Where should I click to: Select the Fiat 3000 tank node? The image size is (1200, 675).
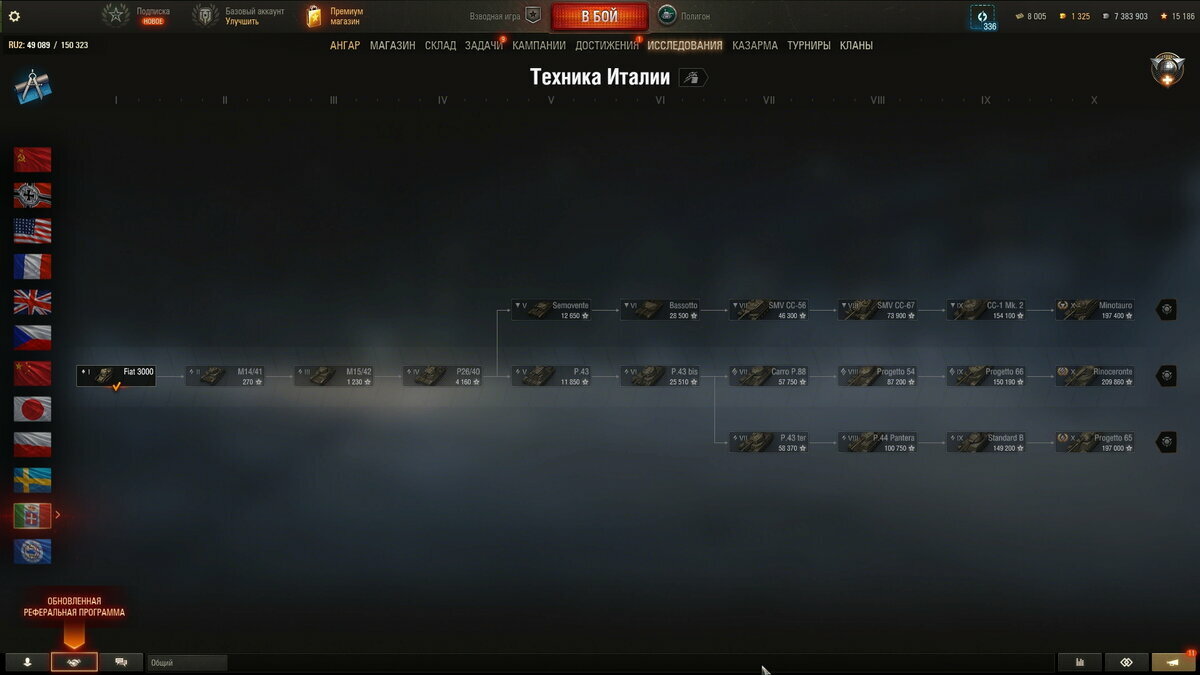(116, 375)
